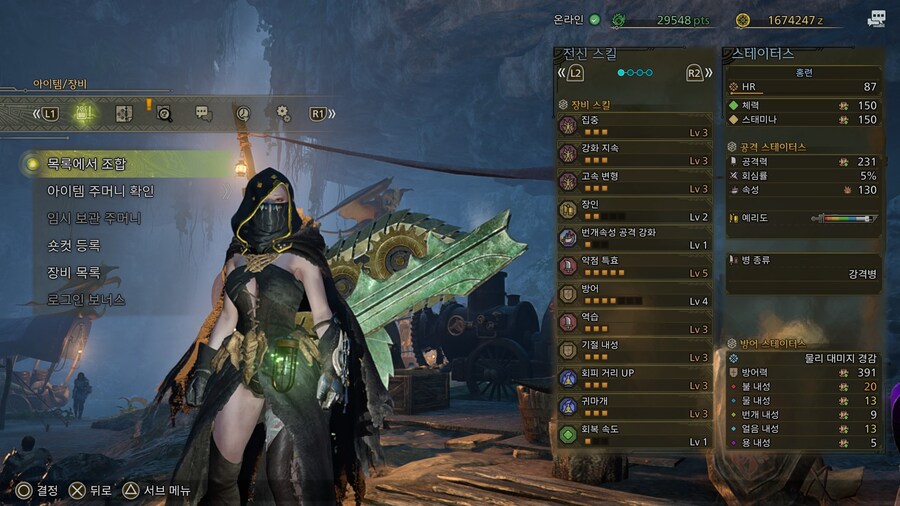This screenshot has width=900, height=506.
Task: Choose the 약점 특효 skill row
Action: 634,266
